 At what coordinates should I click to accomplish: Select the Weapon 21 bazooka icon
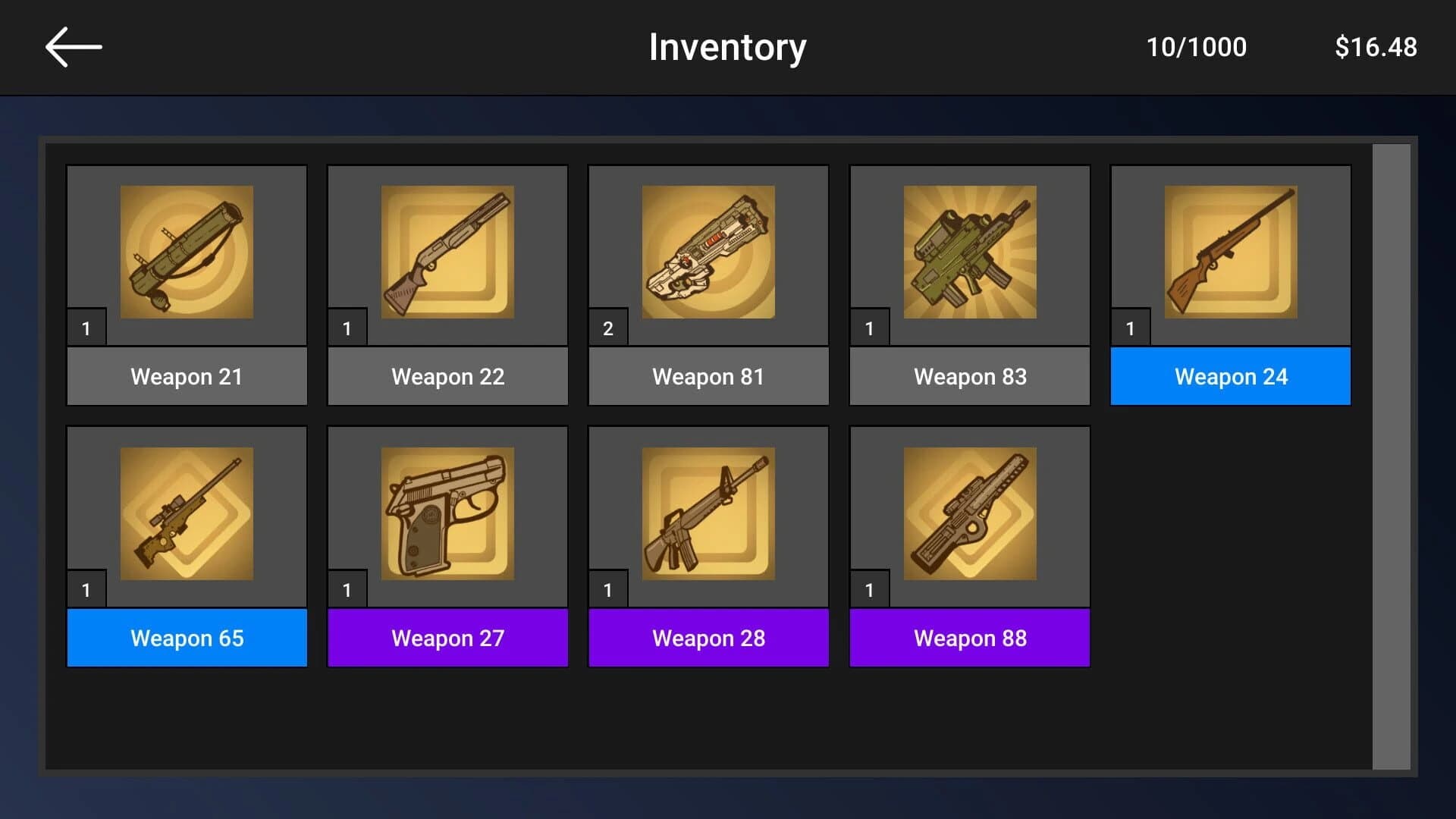pos(187,253)
